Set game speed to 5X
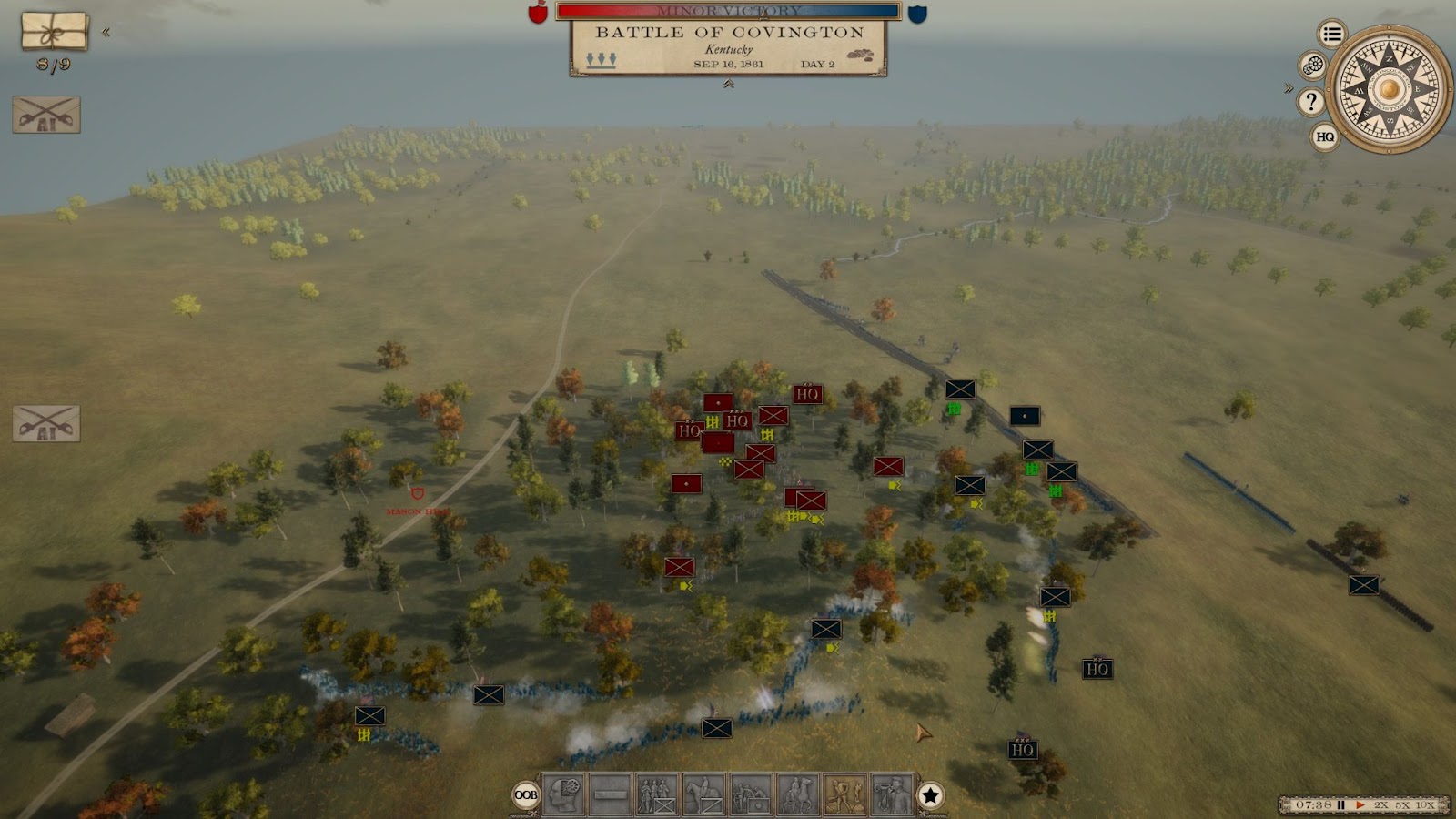The height and width of the screenshot is (819, 1456). pos(1402,805)
